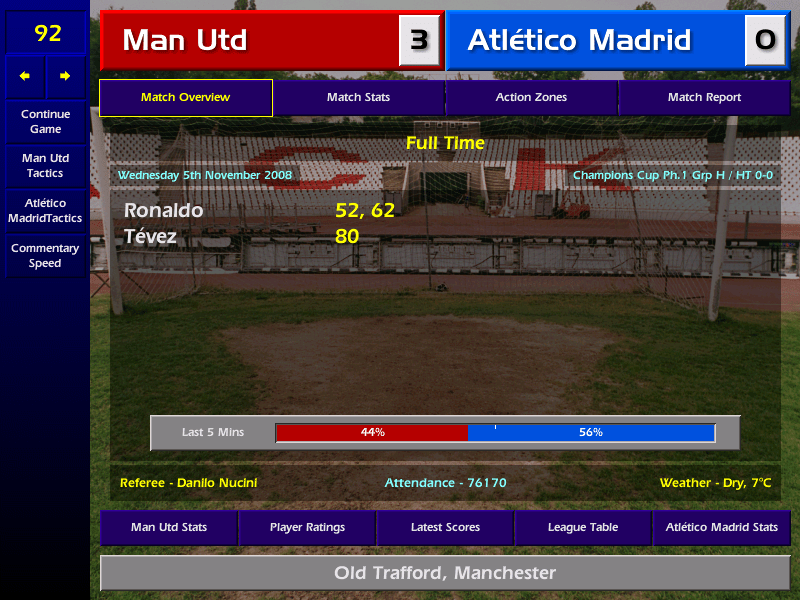Click the Man Utd team name header
This screenshot has height=600, width=800.
pos(250,40)
